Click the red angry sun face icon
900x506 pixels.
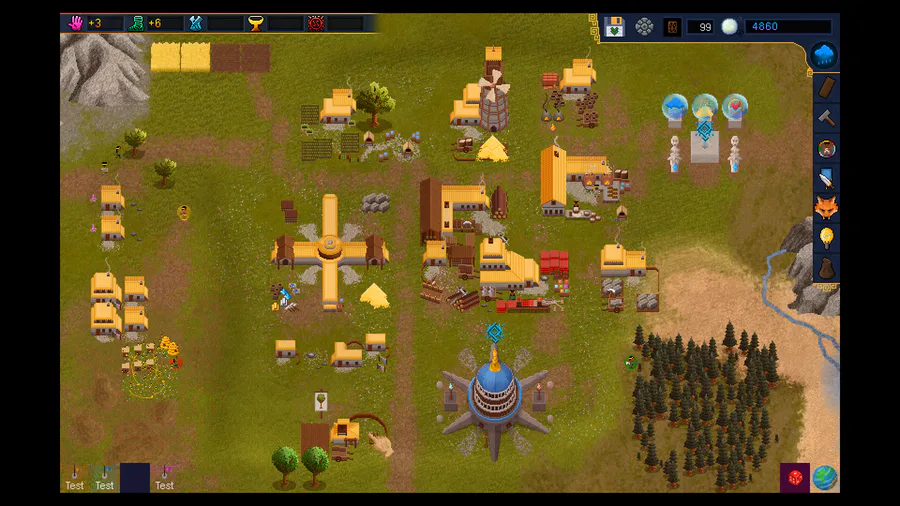point(316,23)
